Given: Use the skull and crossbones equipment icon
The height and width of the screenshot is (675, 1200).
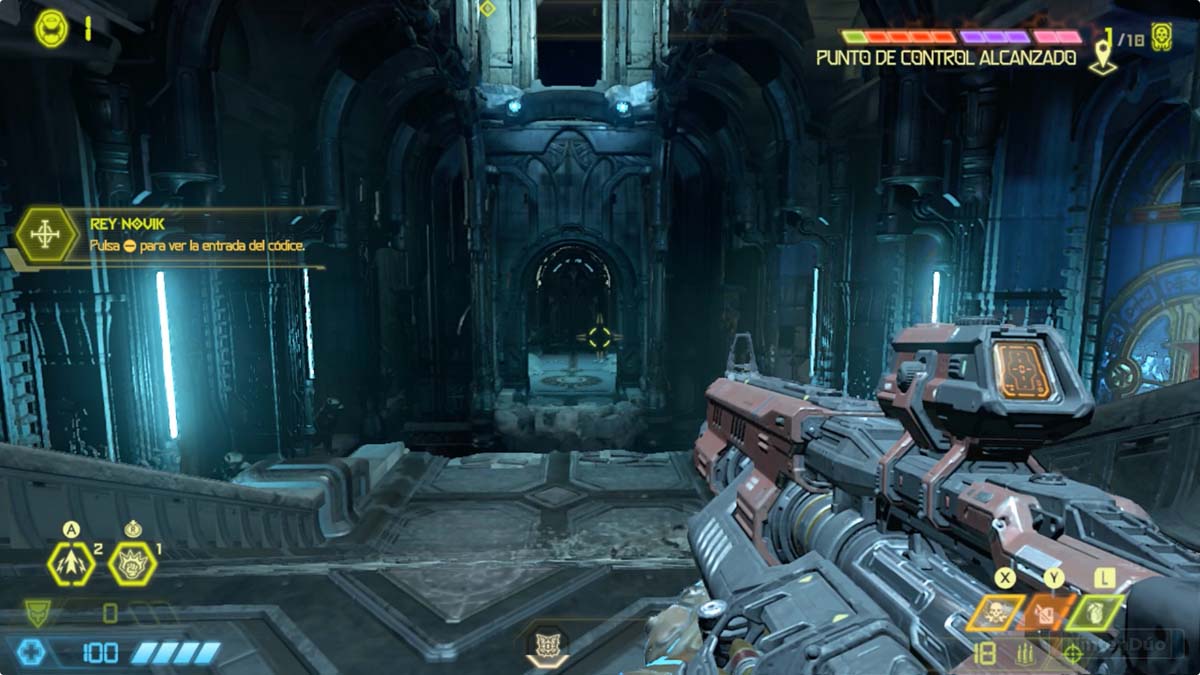Looking at the screenshot, I should coord(995,613).
